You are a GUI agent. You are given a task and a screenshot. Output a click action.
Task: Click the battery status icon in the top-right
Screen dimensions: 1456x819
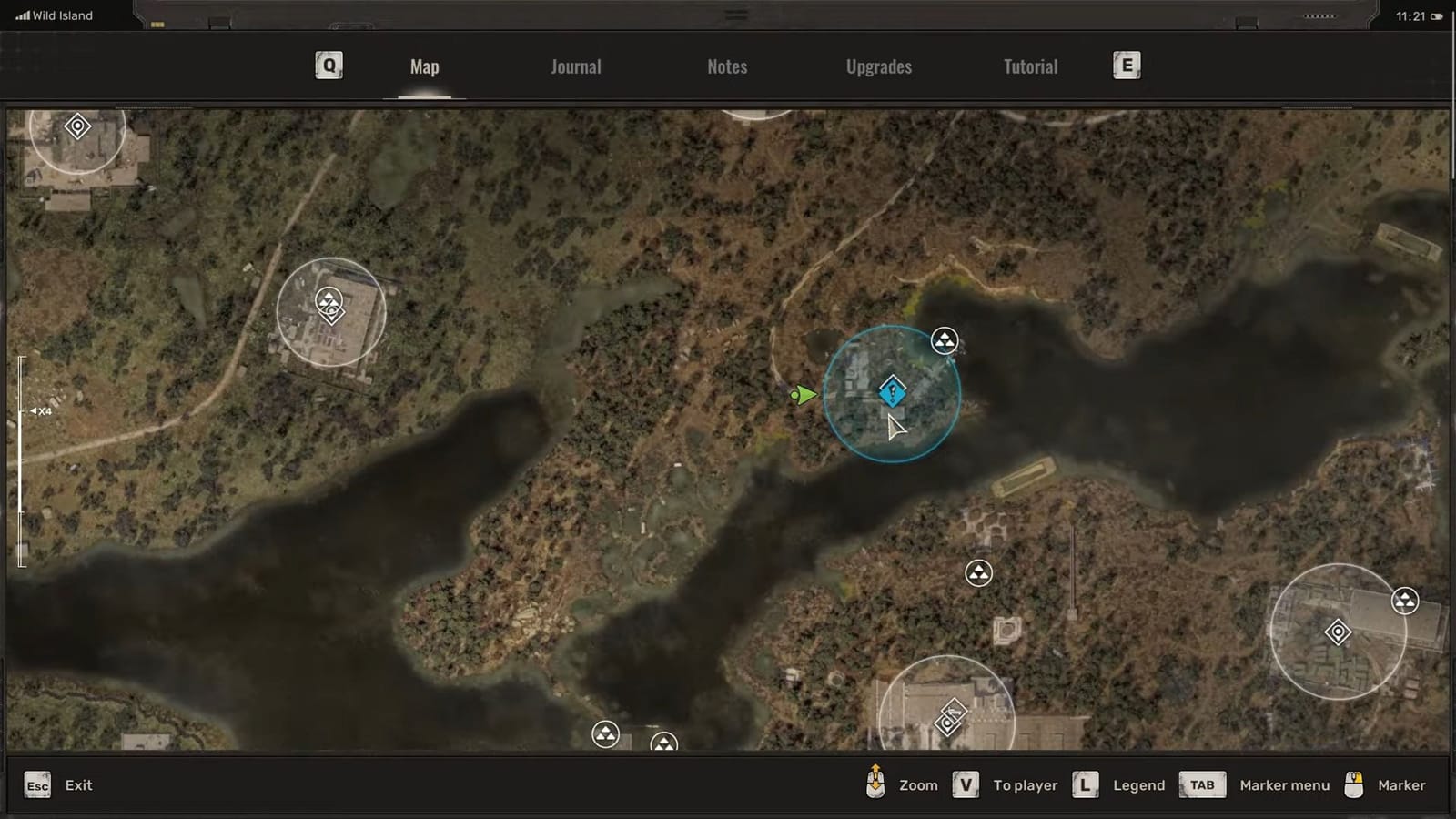click(1436, 16)
